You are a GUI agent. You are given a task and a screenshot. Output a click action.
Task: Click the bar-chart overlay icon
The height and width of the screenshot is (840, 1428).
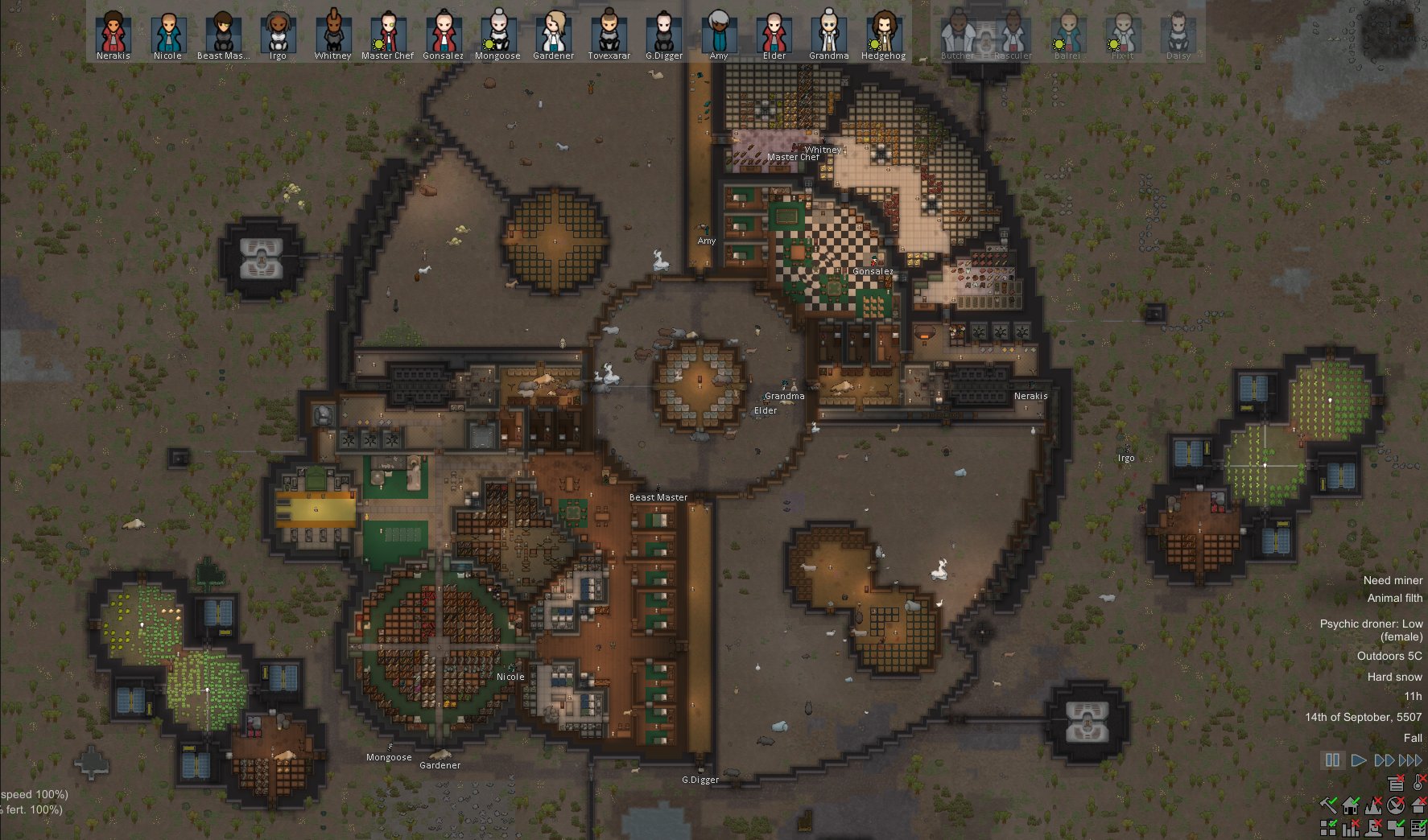[1351, 828]
